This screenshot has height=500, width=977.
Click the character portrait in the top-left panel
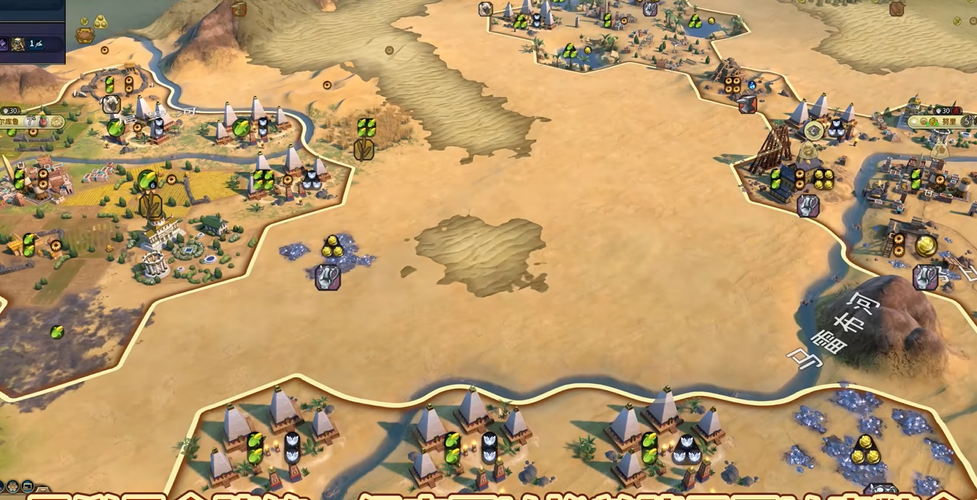(x=18, y=44)
